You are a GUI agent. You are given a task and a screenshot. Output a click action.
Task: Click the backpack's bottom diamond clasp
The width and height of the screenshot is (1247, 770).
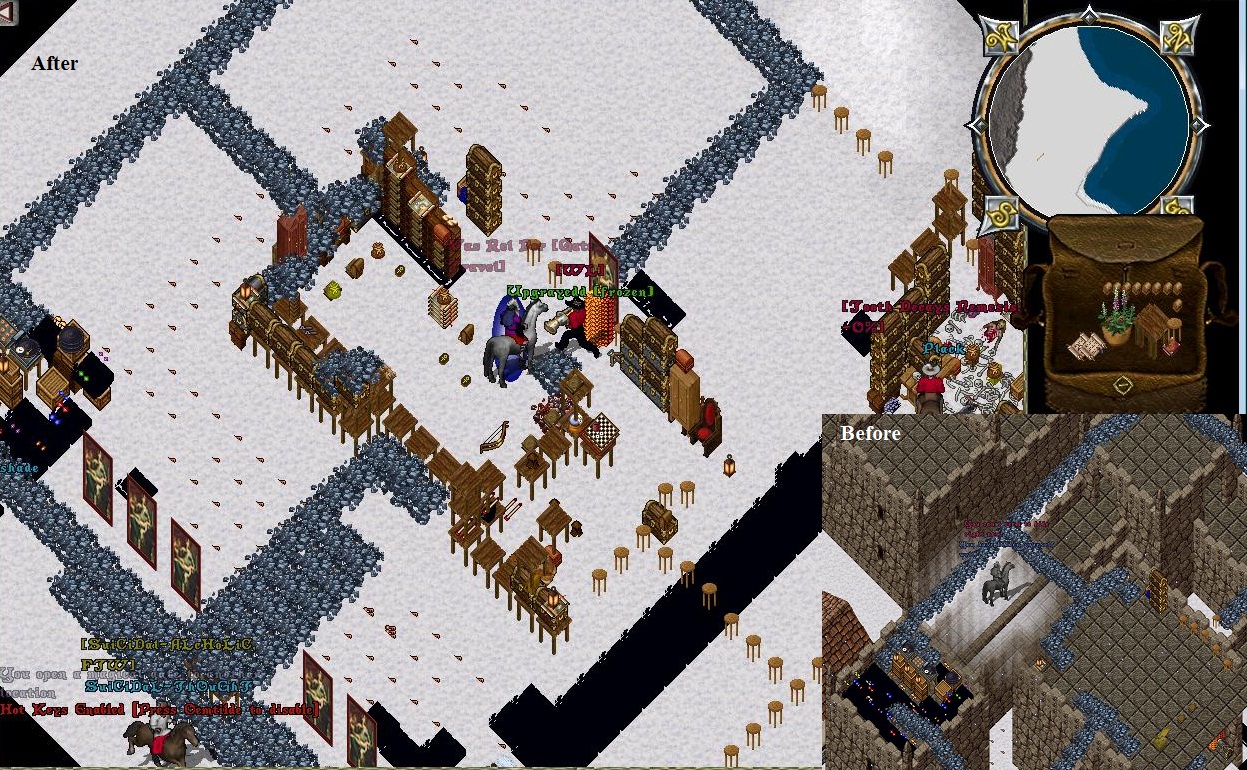(1123, 385)
